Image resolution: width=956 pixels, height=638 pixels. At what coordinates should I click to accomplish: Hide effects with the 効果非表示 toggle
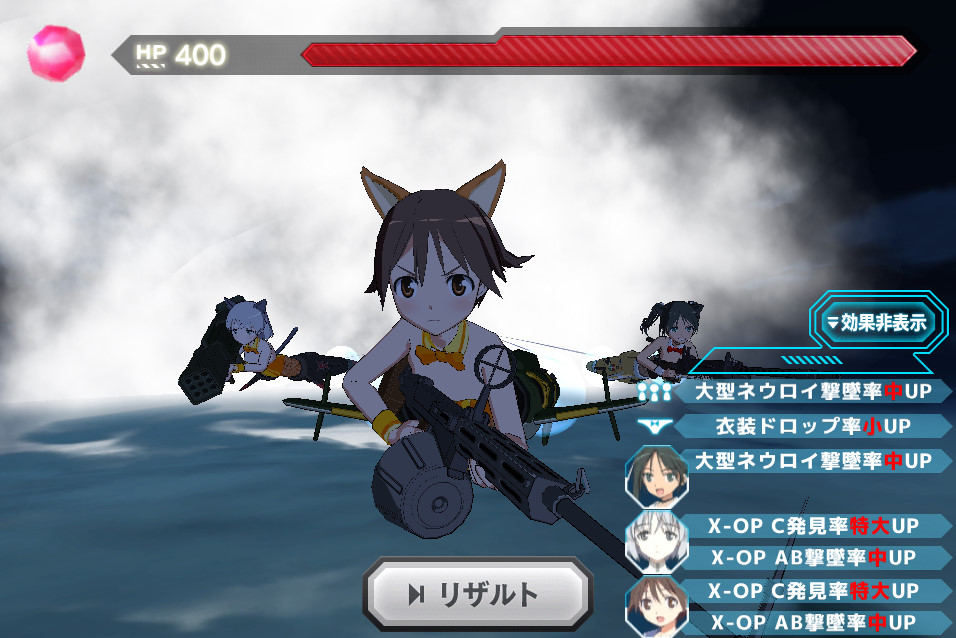point(879,322)
